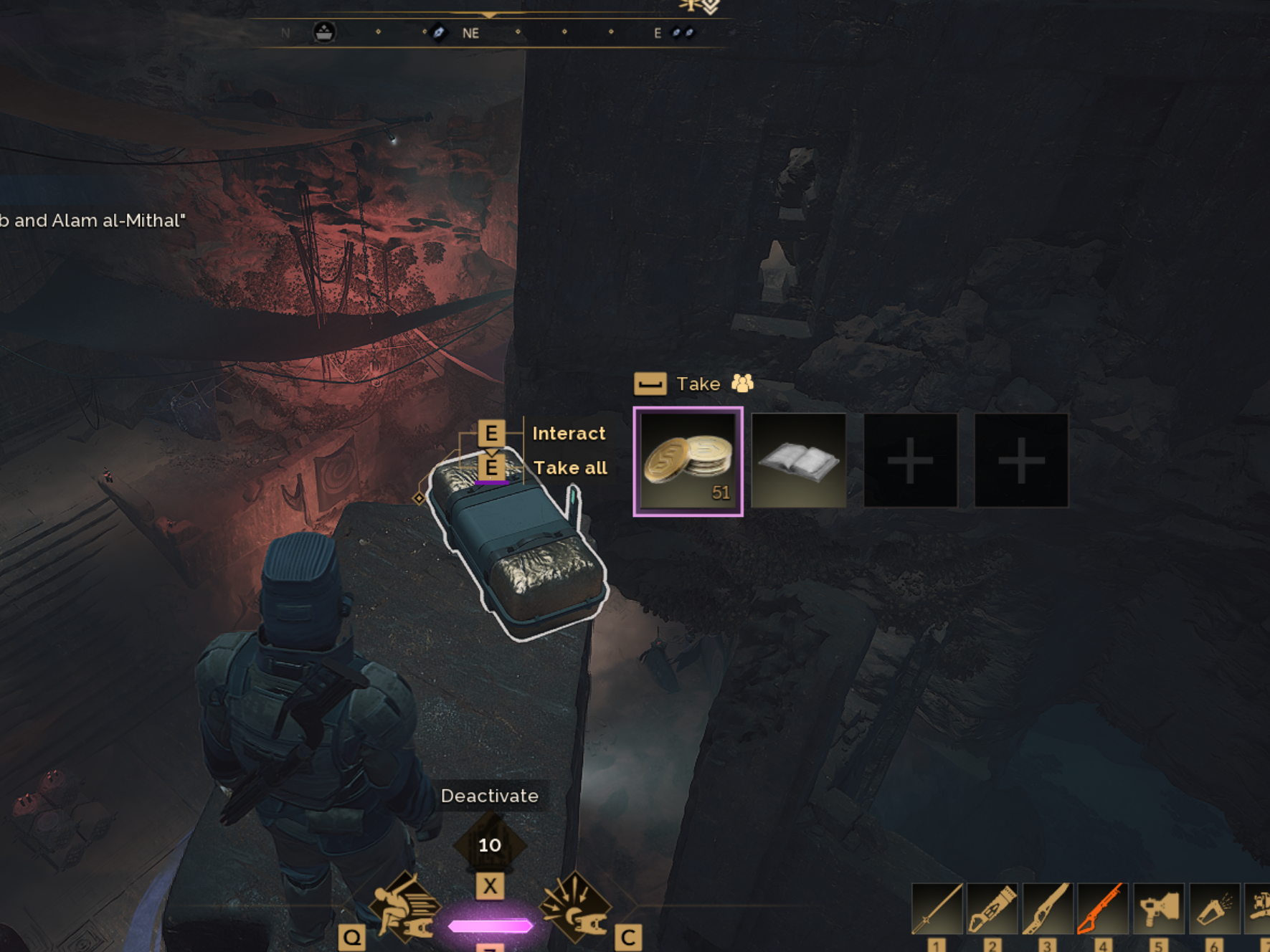This screenshot has width=1270, height=952.
Task: Click the base marker on compass bar
Action: [324, 32]
